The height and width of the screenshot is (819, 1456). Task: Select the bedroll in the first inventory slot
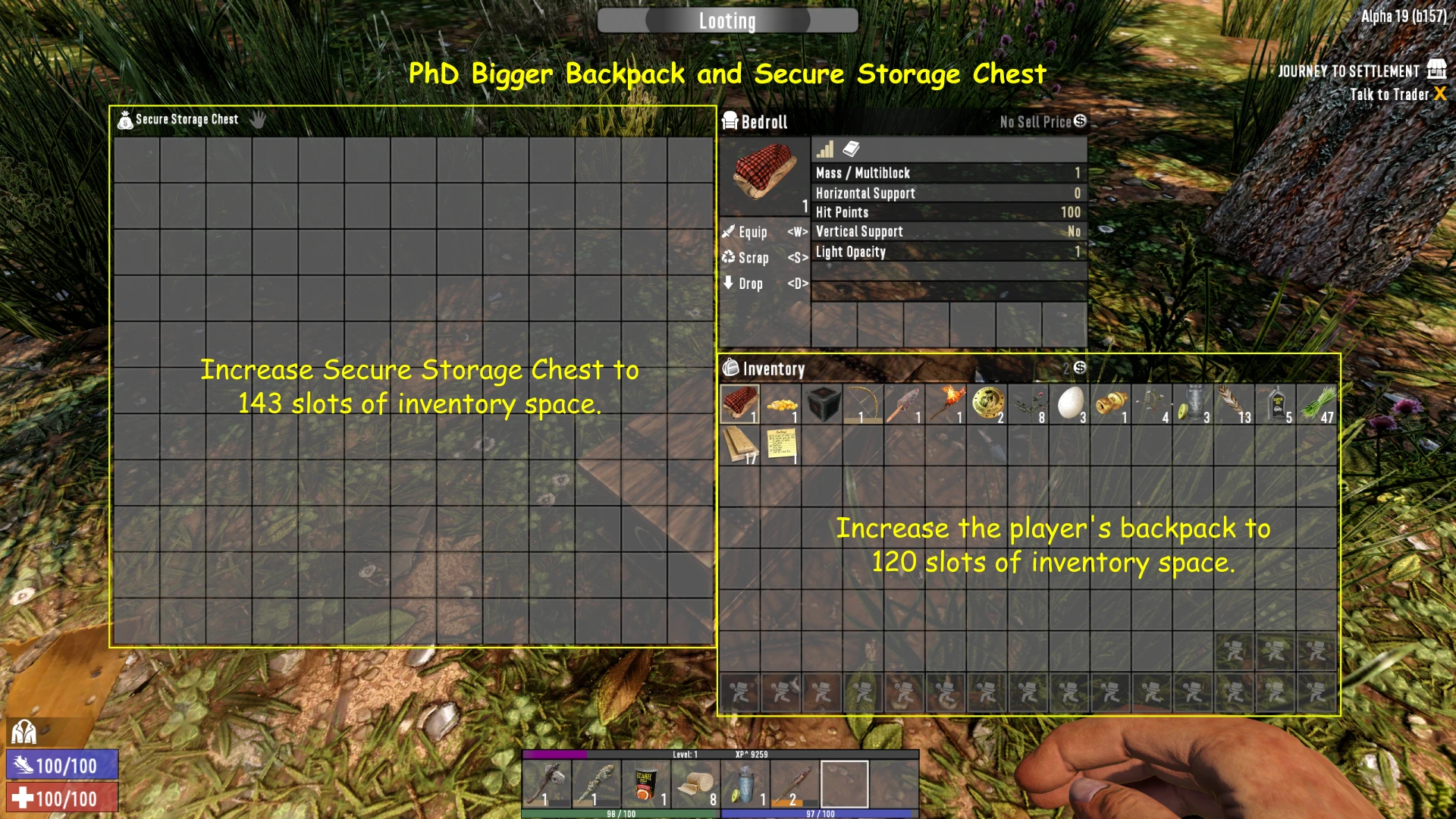point(741,402)
